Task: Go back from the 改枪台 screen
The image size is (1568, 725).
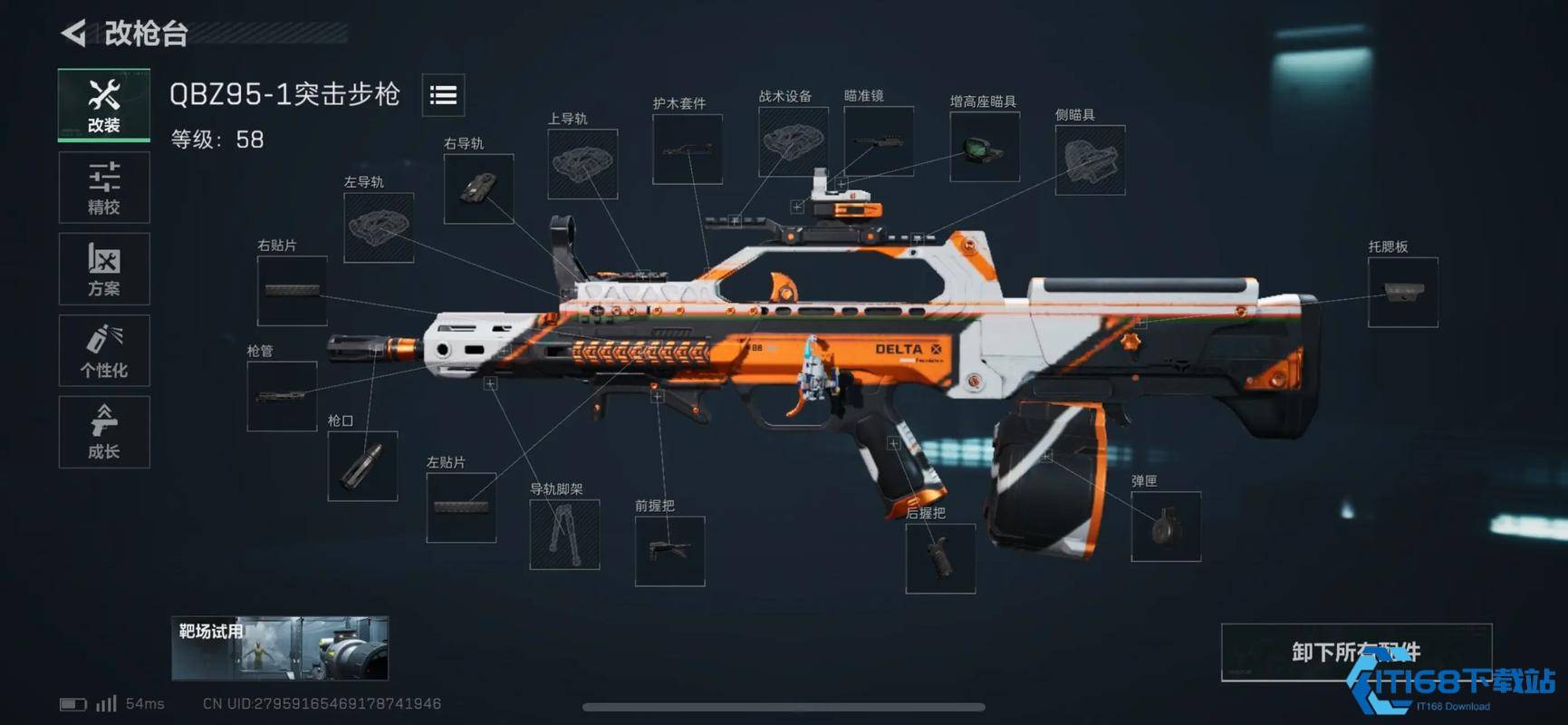Action: click(x=74, y=34)
